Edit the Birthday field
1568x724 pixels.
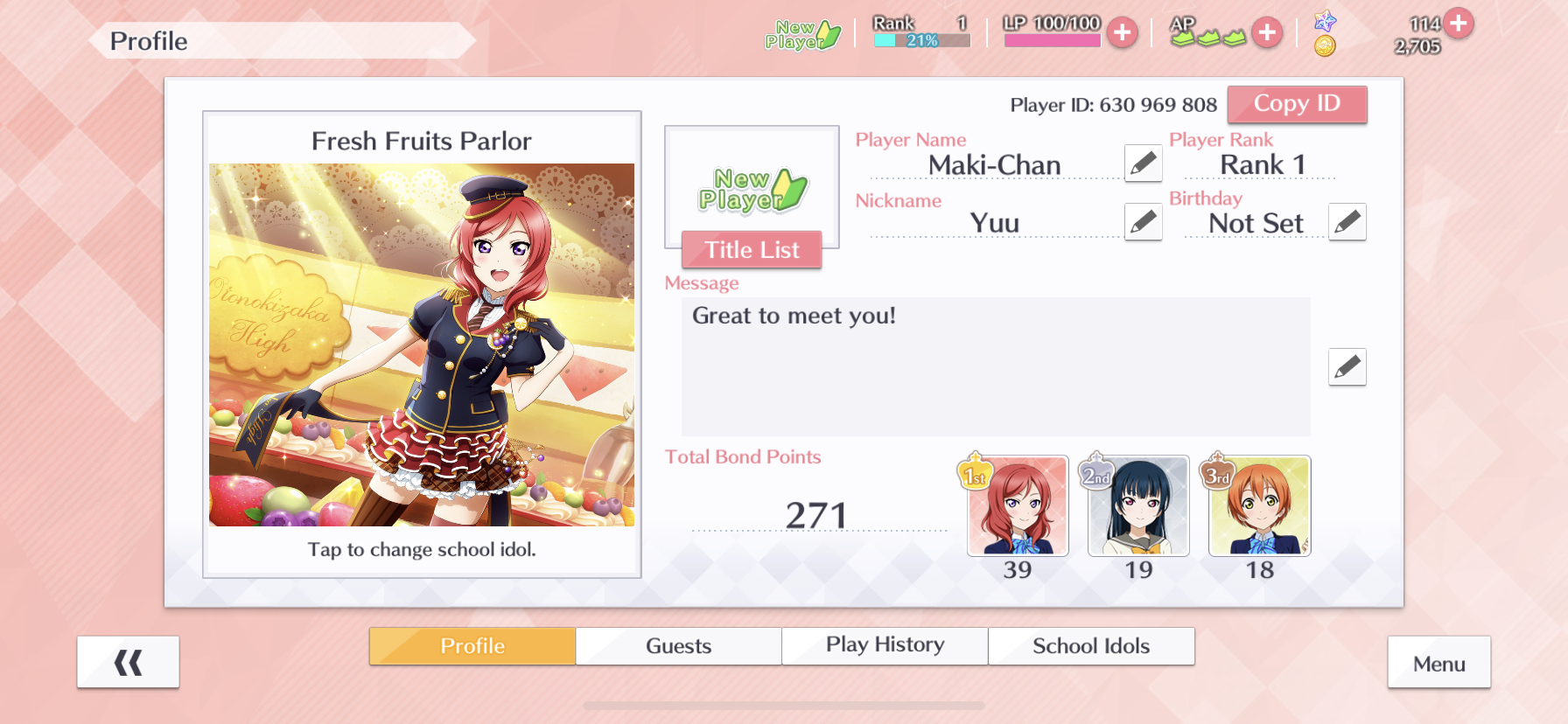[1347, 222]
